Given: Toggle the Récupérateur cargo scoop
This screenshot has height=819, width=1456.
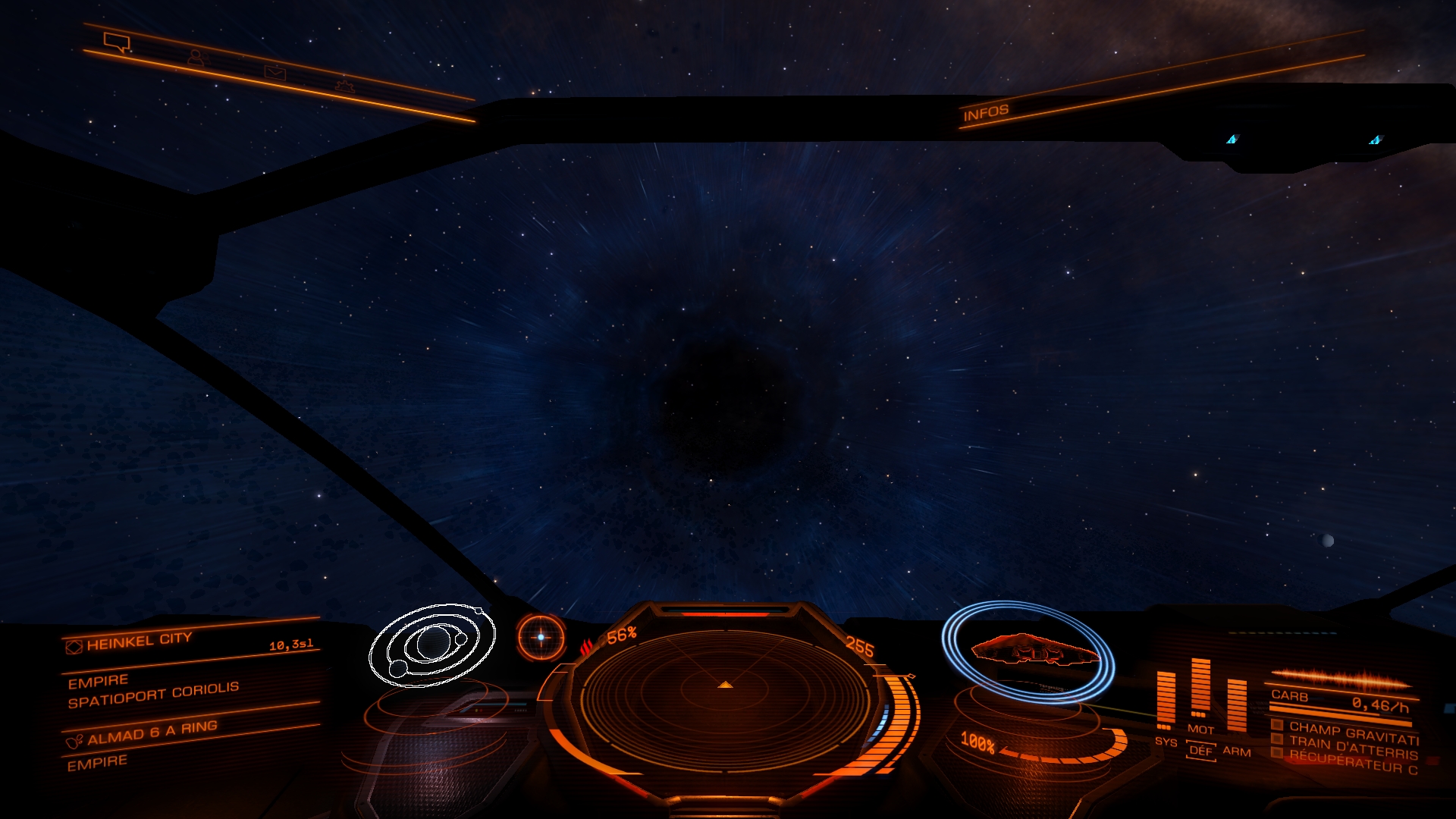Looking at the screenshot, I should [1354, 761].
